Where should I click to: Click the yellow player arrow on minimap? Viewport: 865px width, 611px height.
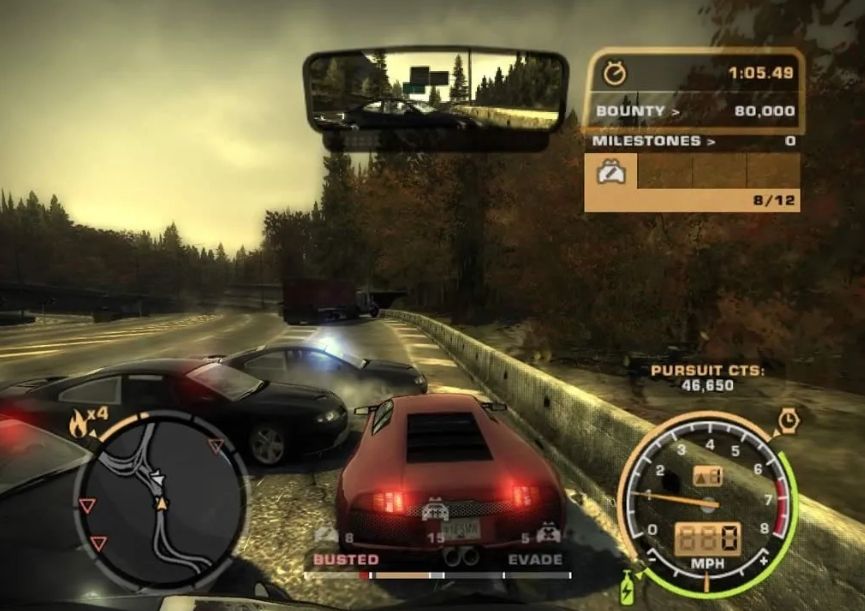[x=160, y=501]
